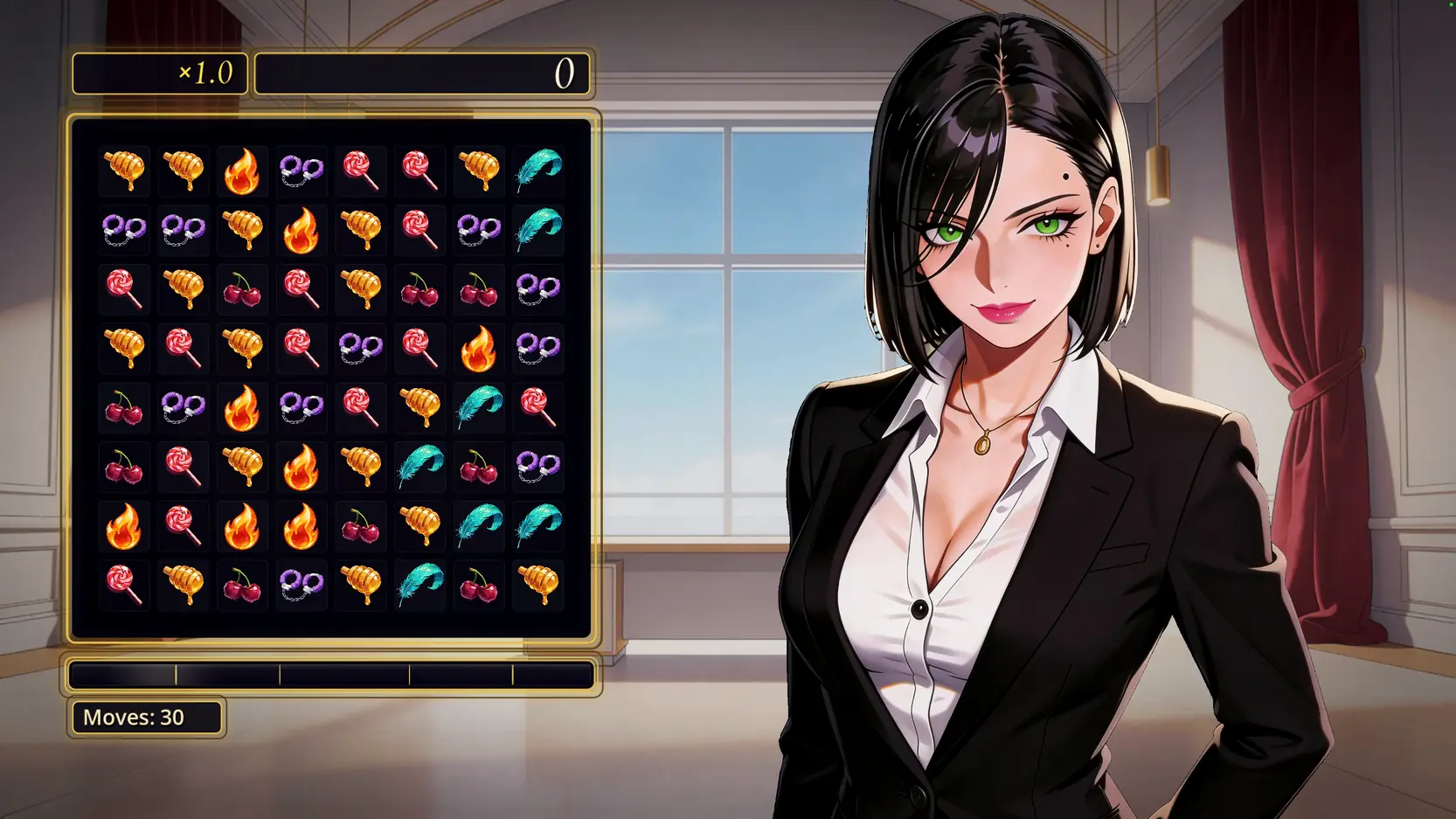Pick the honey dipper in the seventh row
Screen dimensions: 1456x819
coord(419,525)
